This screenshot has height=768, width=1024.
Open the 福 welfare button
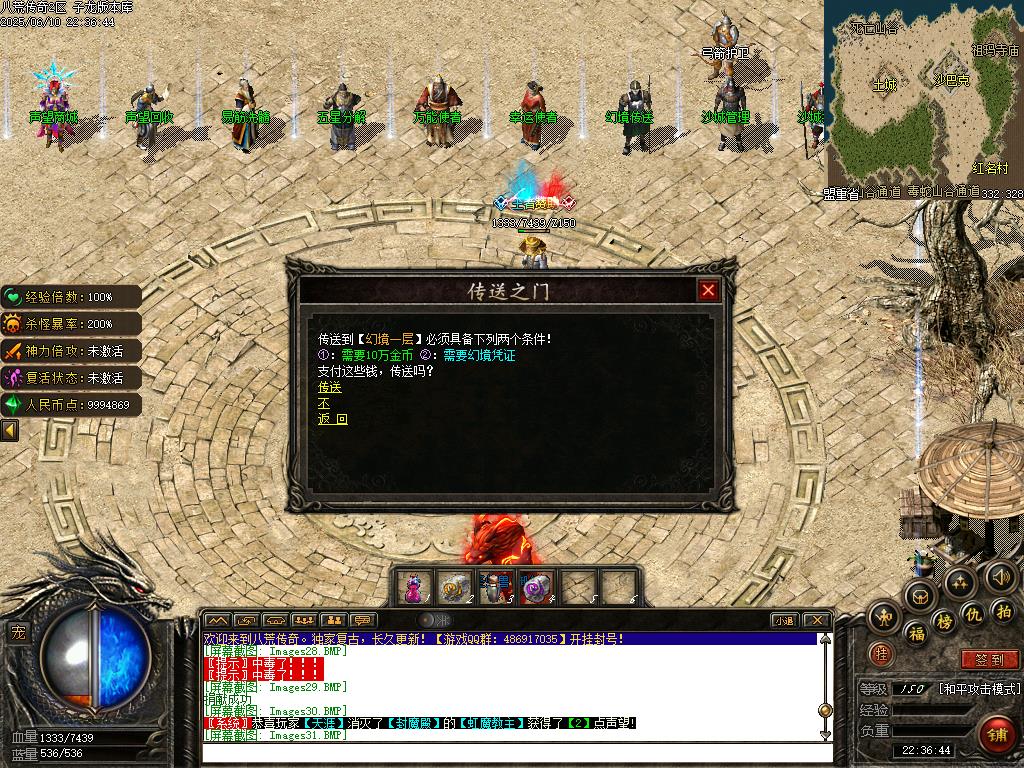click(916, 633)
